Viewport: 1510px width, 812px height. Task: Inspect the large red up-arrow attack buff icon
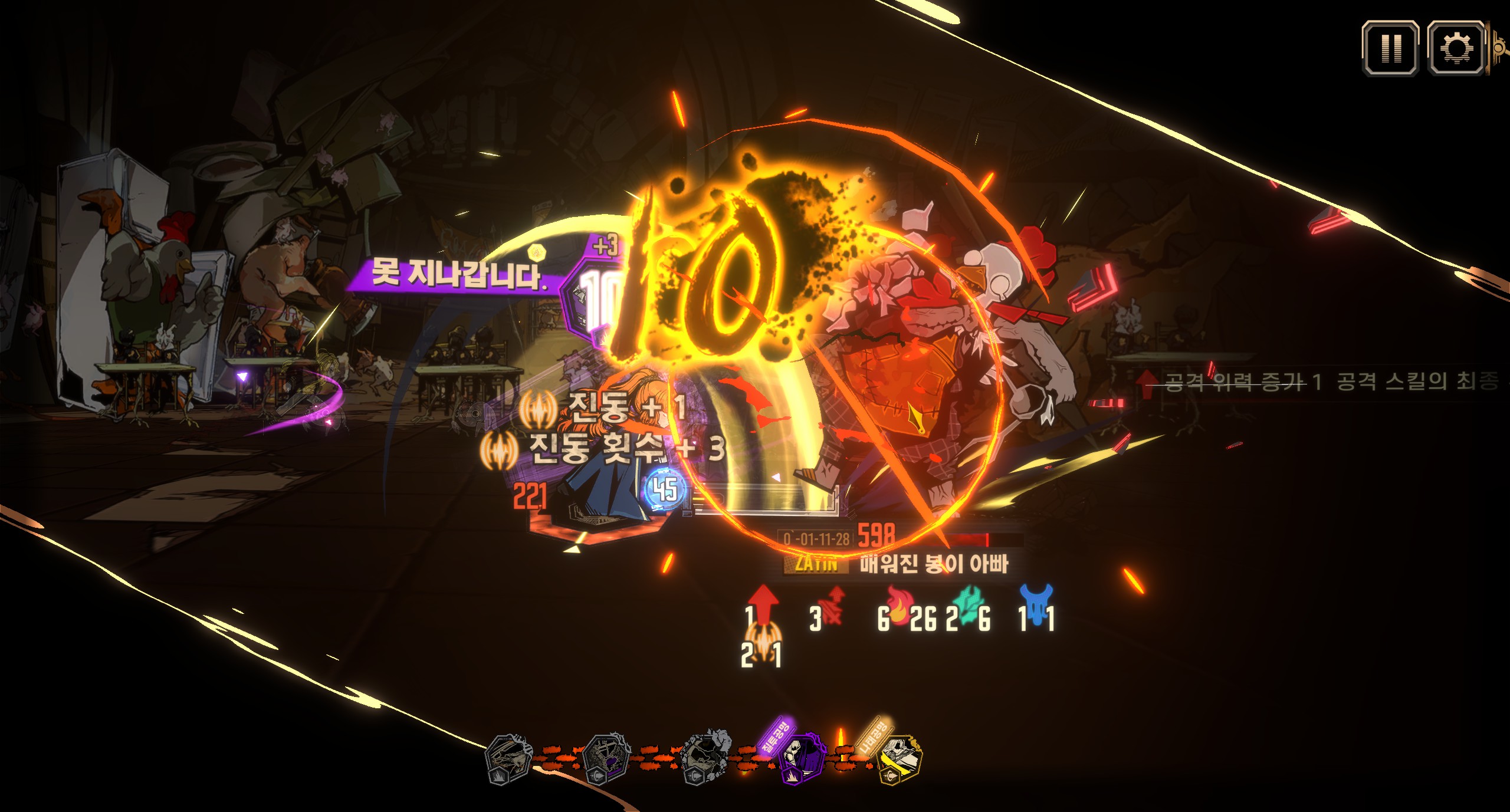point(764,603)
